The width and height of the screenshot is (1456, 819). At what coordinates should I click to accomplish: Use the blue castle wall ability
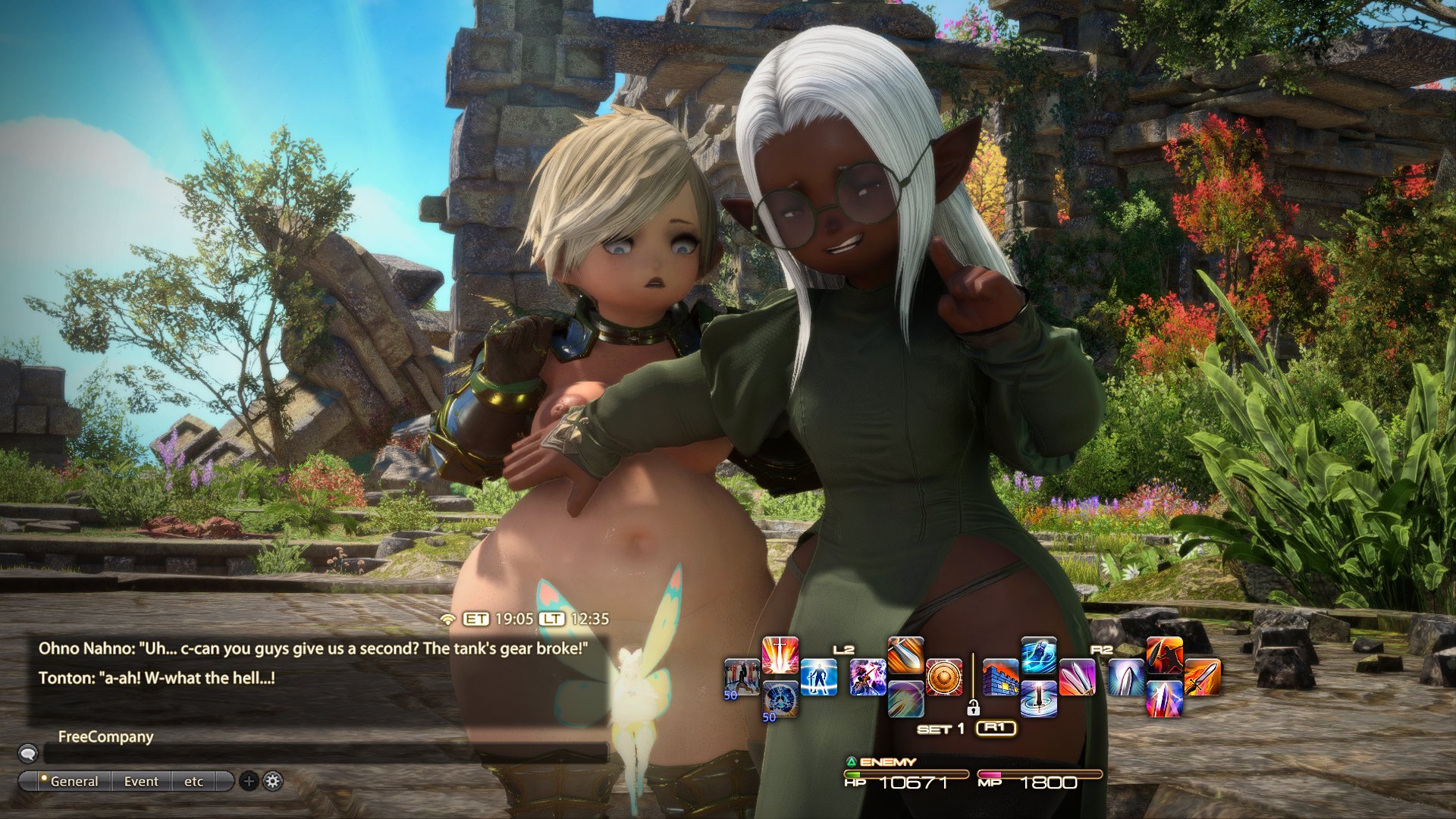tap(1001, 677)
